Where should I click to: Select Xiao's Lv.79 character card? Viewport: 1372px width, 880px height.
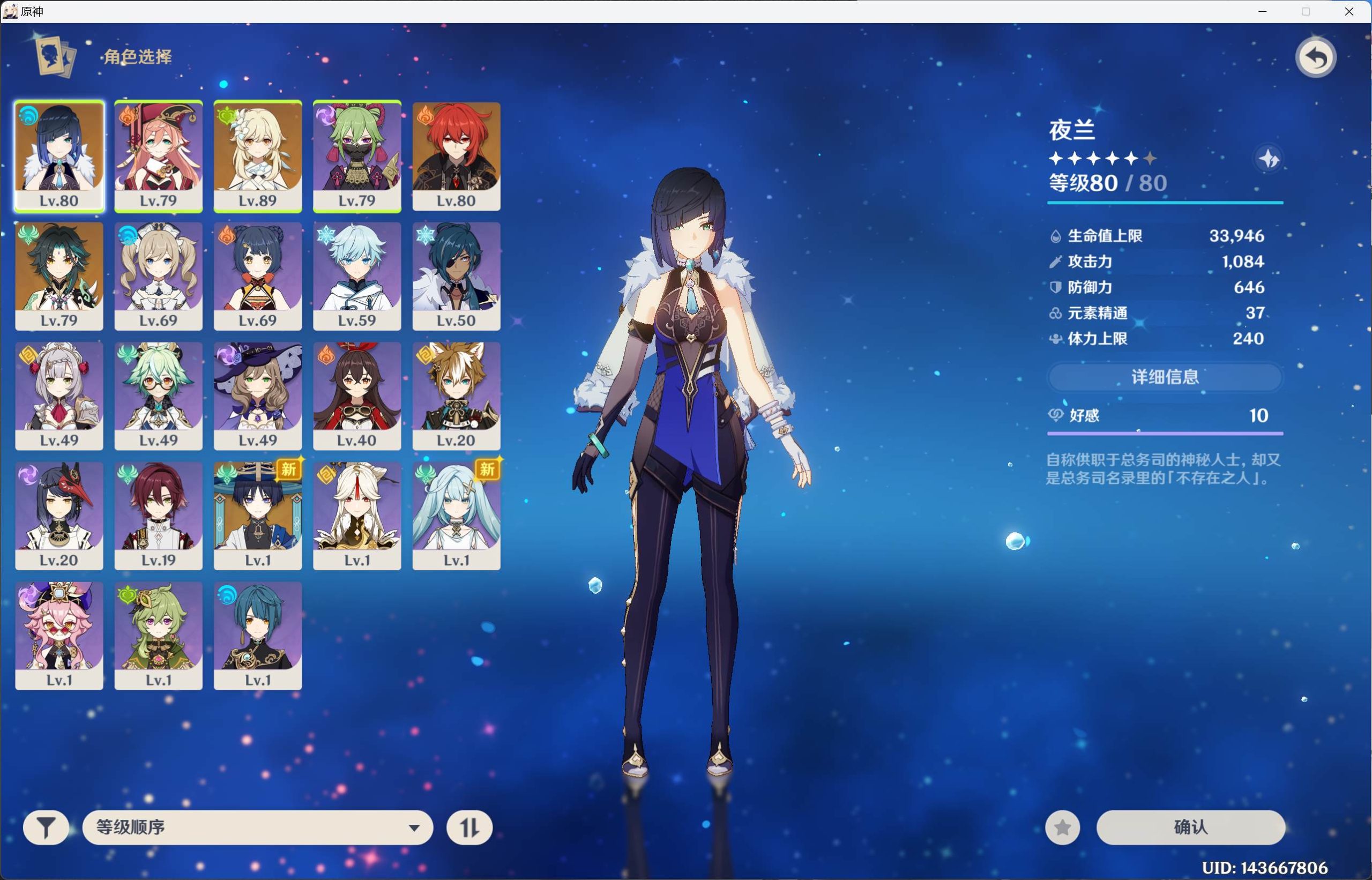[59, 275]
